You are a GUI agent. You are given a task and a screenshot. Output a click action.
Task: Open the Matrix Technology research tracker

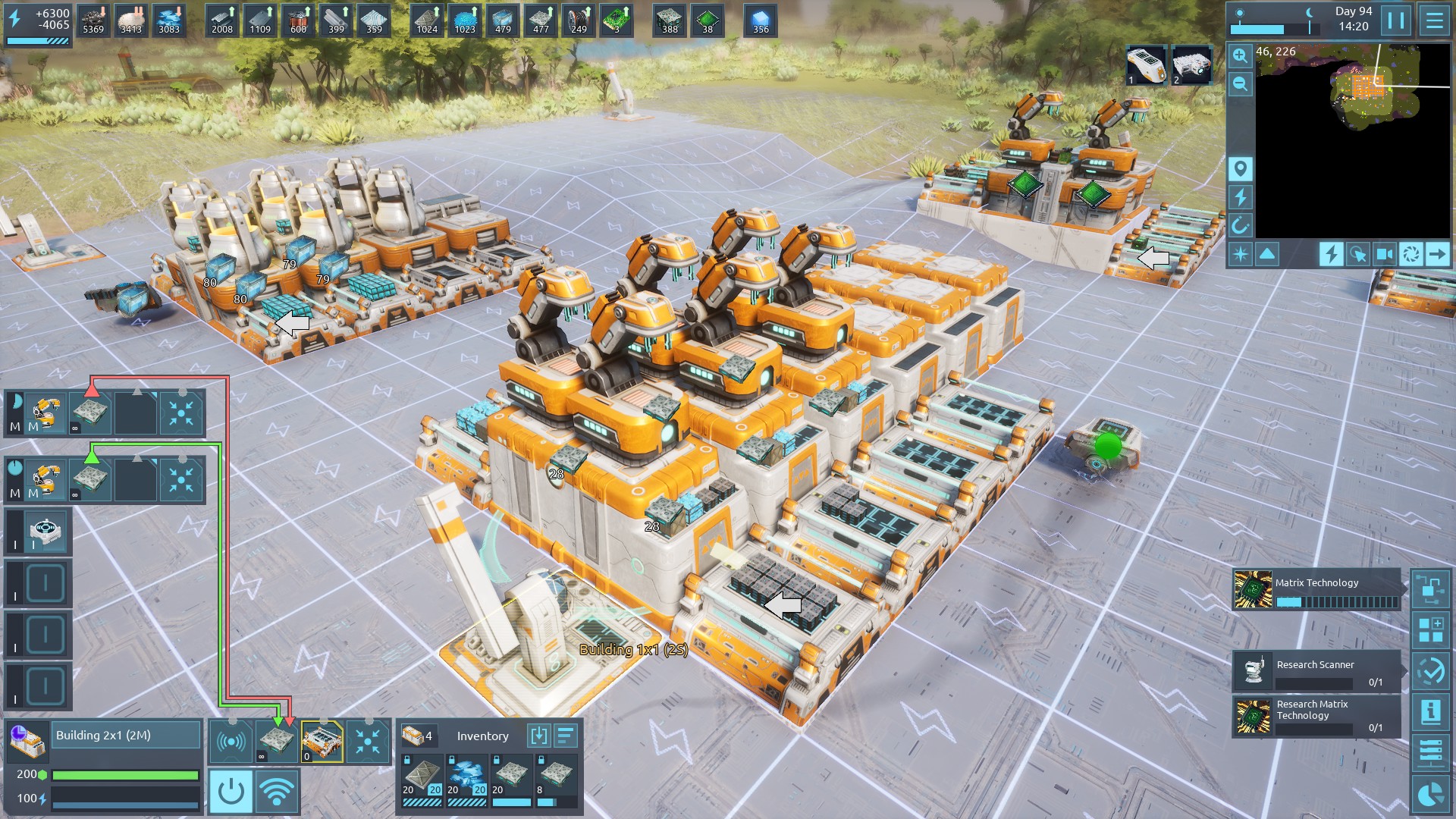point(1316,591)
